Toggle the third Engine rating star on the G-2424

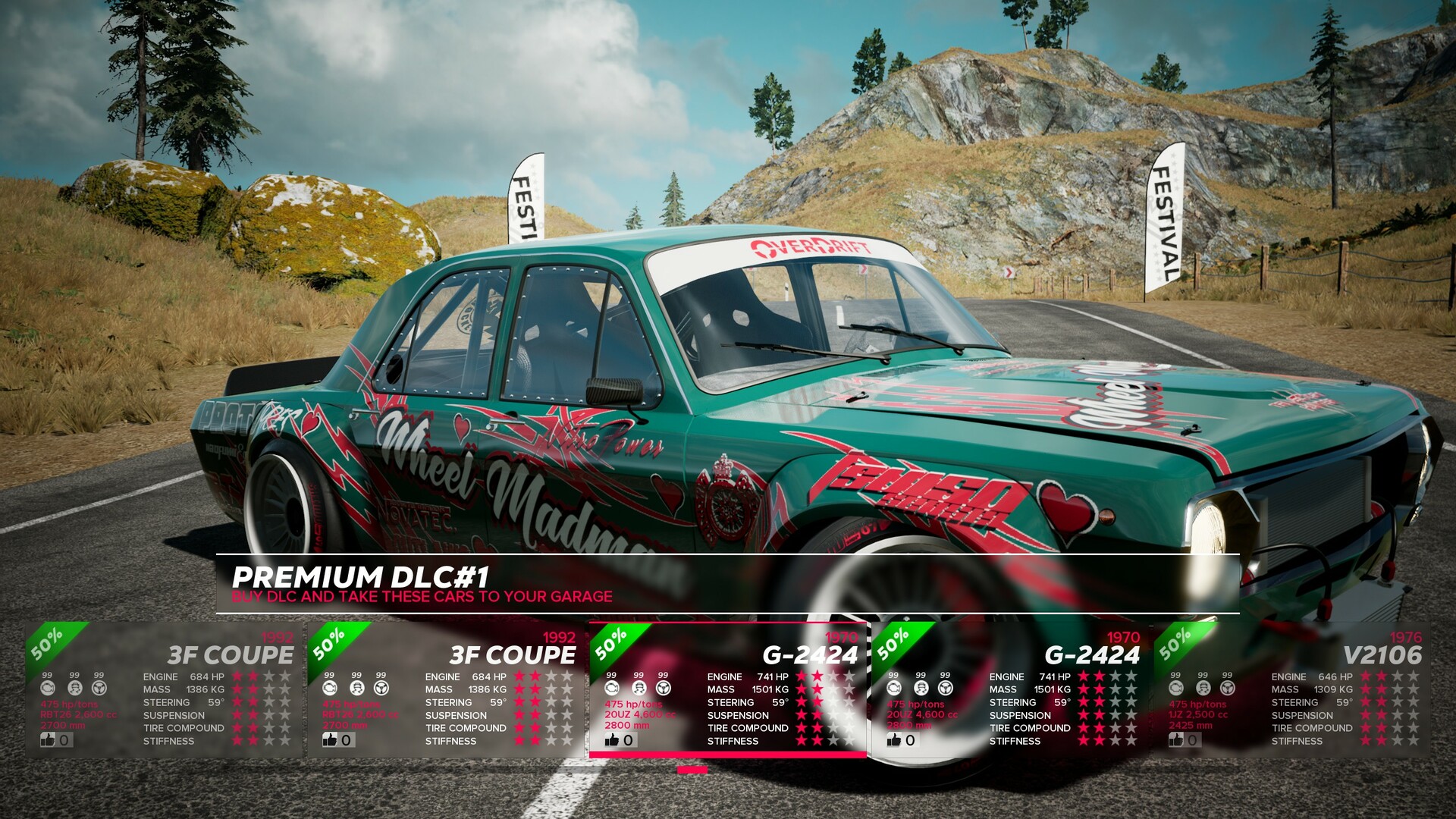click(x=833, y=677)
